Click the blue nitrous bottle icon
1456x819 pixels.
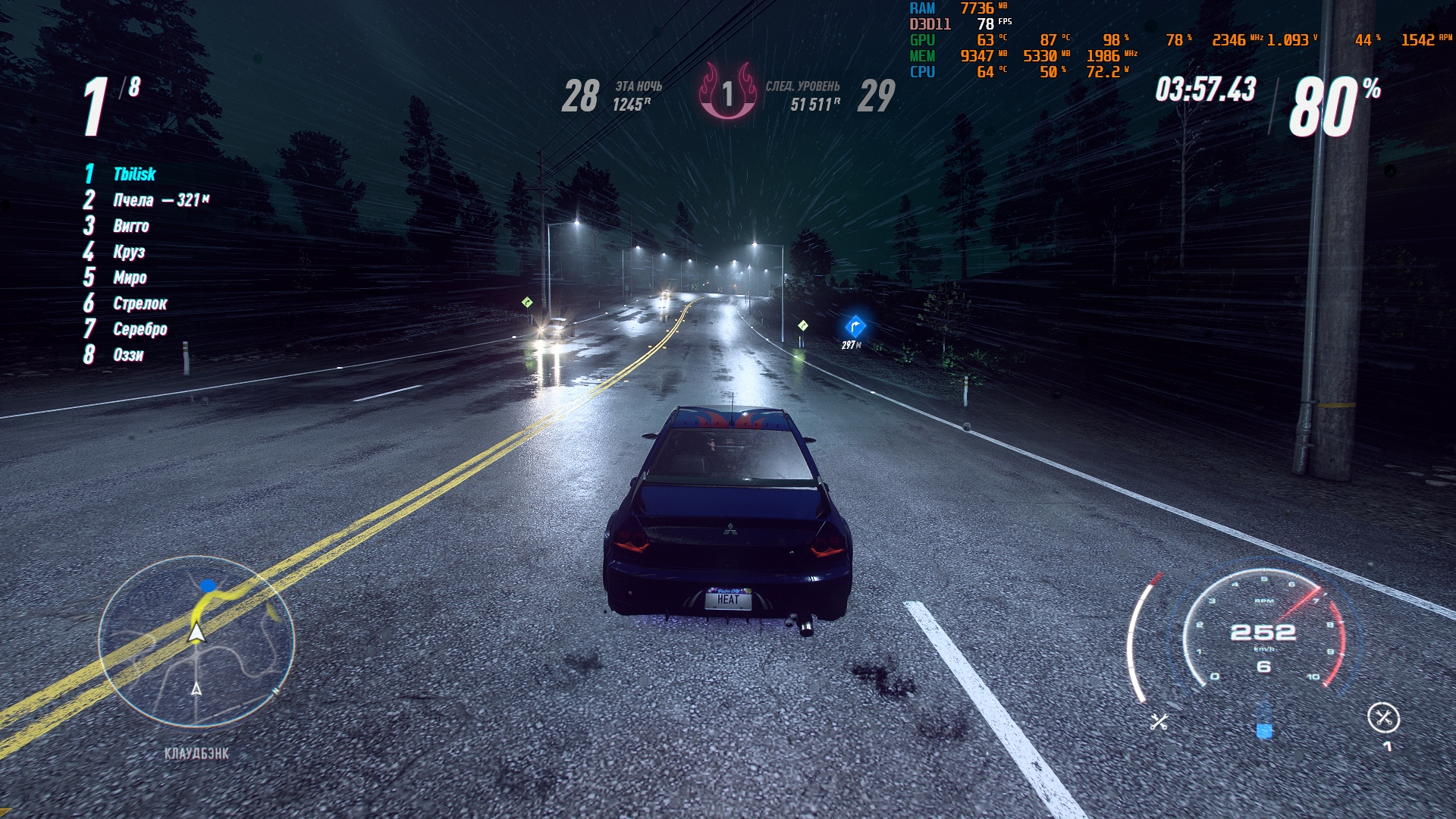pos(1263,721)
